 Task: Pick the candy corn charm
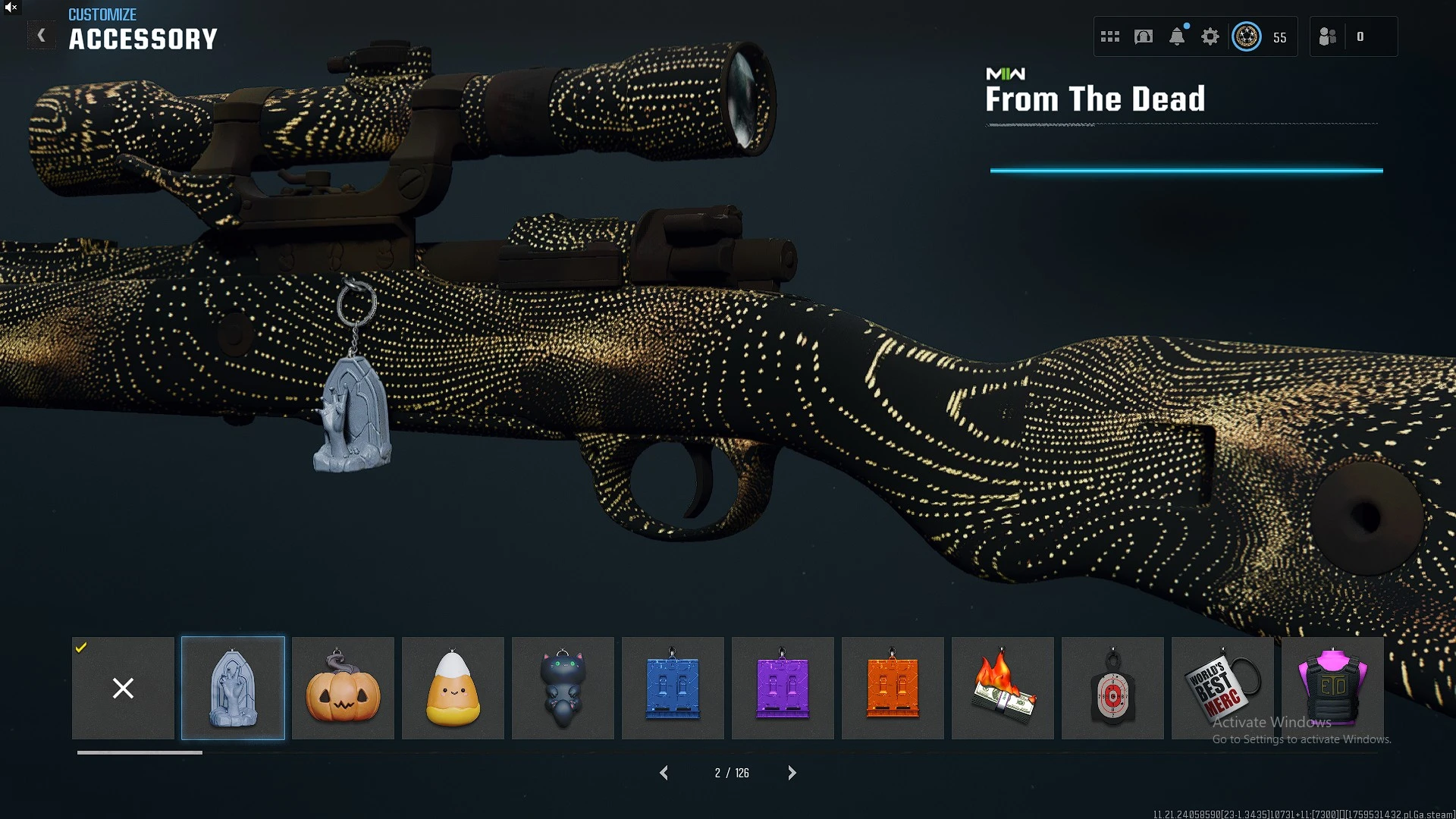click(x=453, y=688)
